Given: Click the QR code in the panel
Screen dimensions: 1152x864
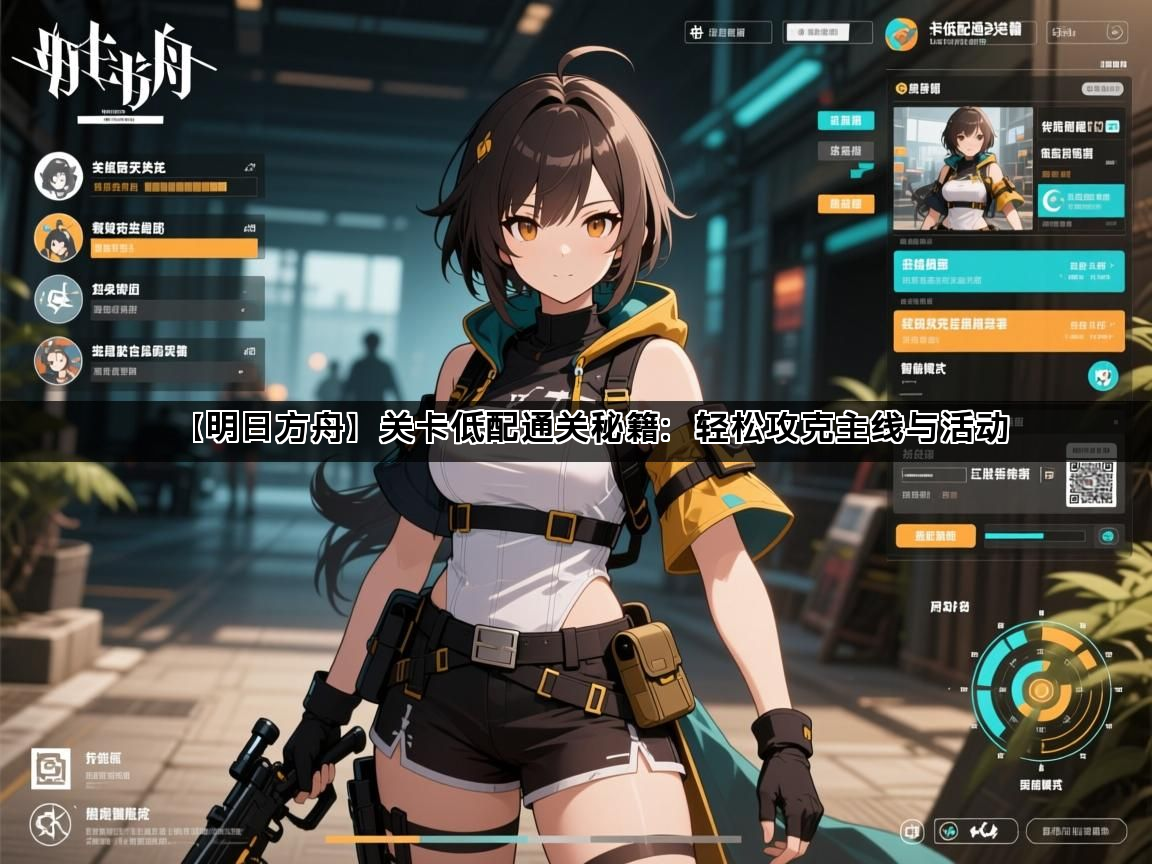Looking at the screenshot, I should point(1089,482).
